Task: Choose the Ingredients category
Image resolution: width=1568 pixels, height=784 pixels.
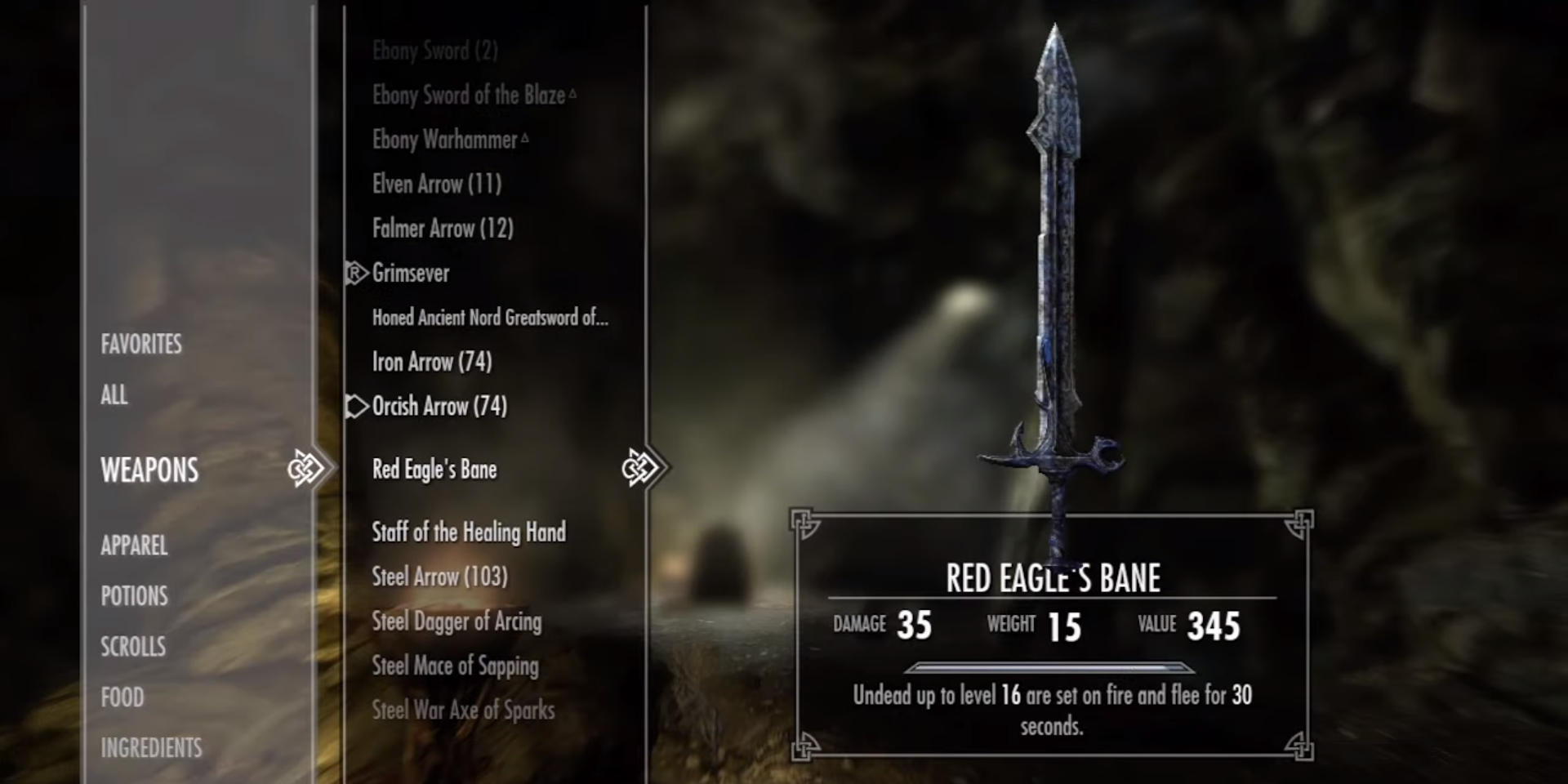Action: (x=151, y=748)
